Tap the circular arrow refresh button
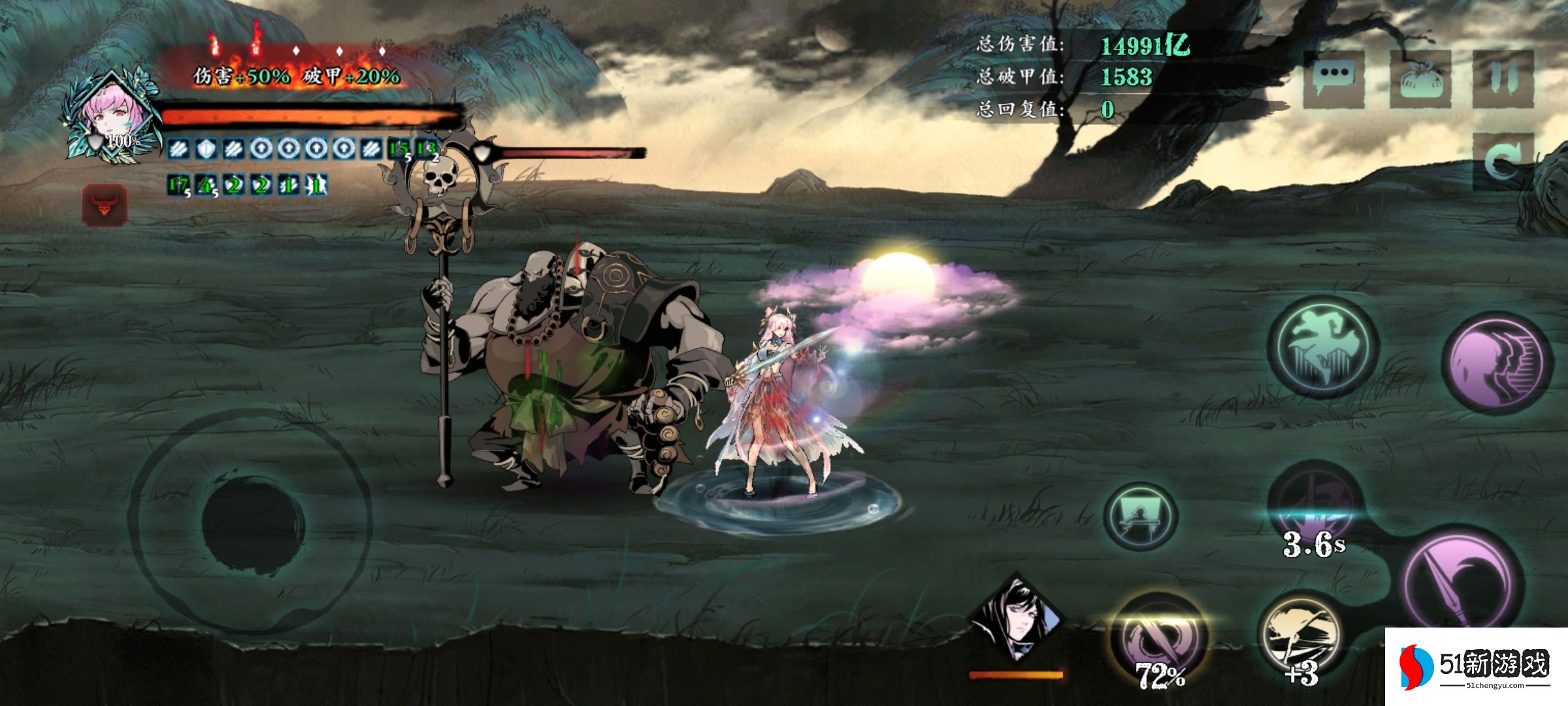The image size is (1568, 706). [x=1503, y=161]
